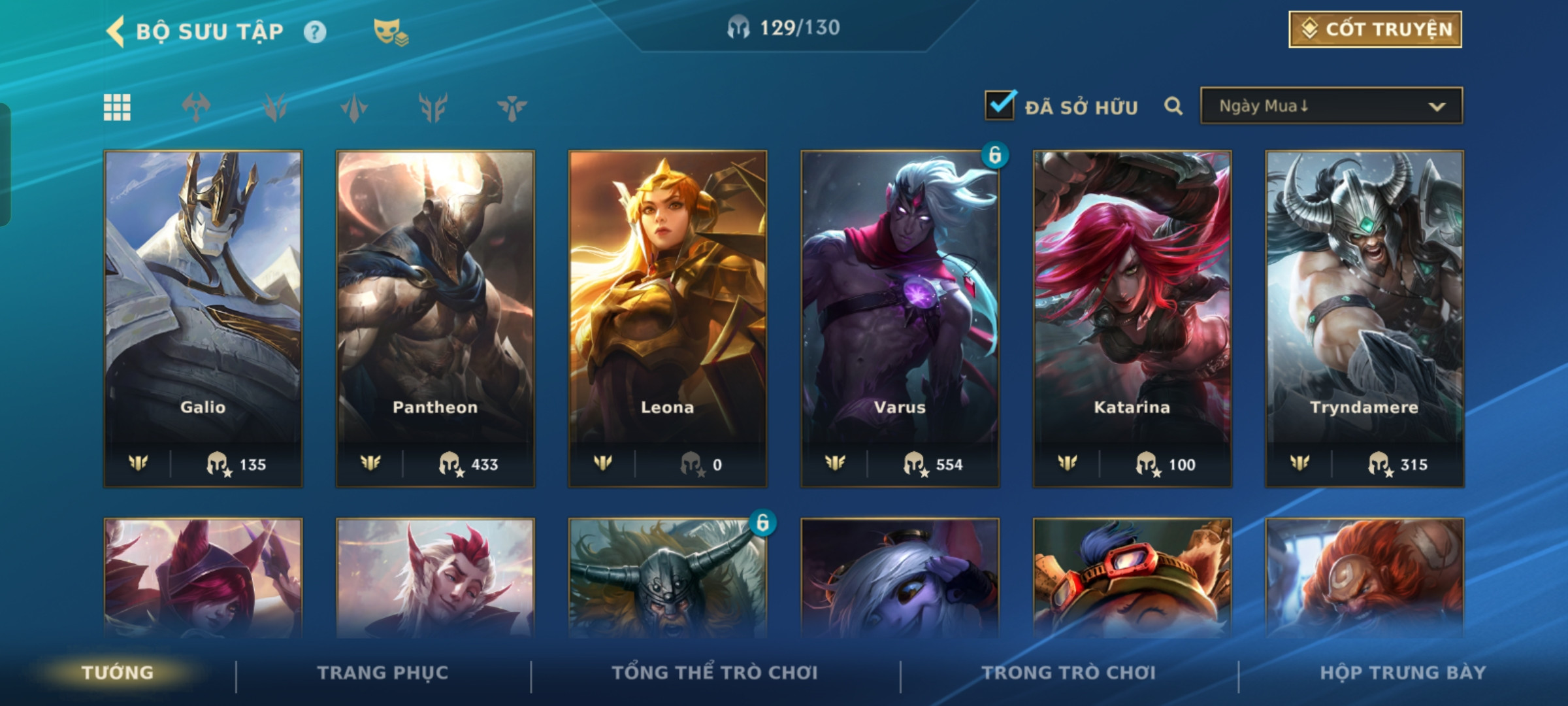Open the Hộp Trưng Bày tab
This screenshot has width=1568, height=706.
1403,673
